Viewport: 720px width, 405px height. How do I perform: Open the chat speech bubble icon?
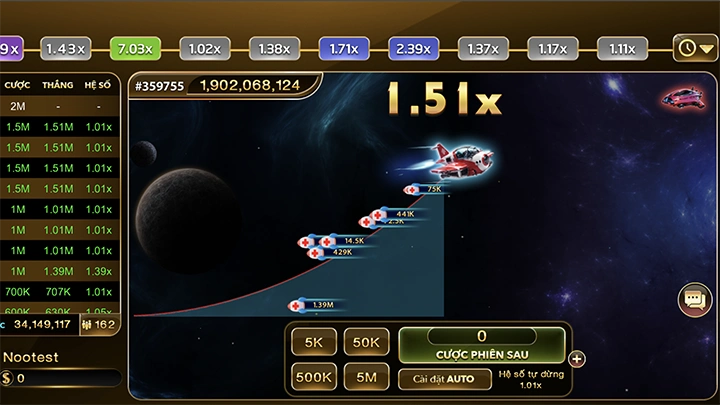694,299
